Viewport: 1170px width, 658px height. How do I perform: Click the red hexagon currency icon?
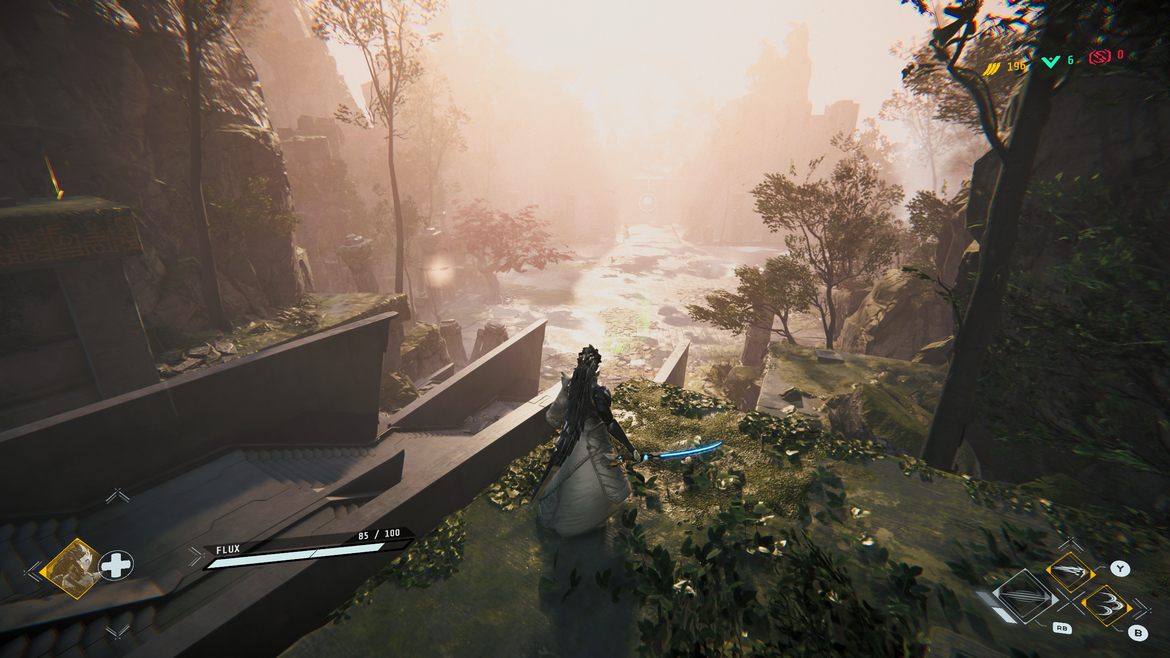coord(1099,56)
